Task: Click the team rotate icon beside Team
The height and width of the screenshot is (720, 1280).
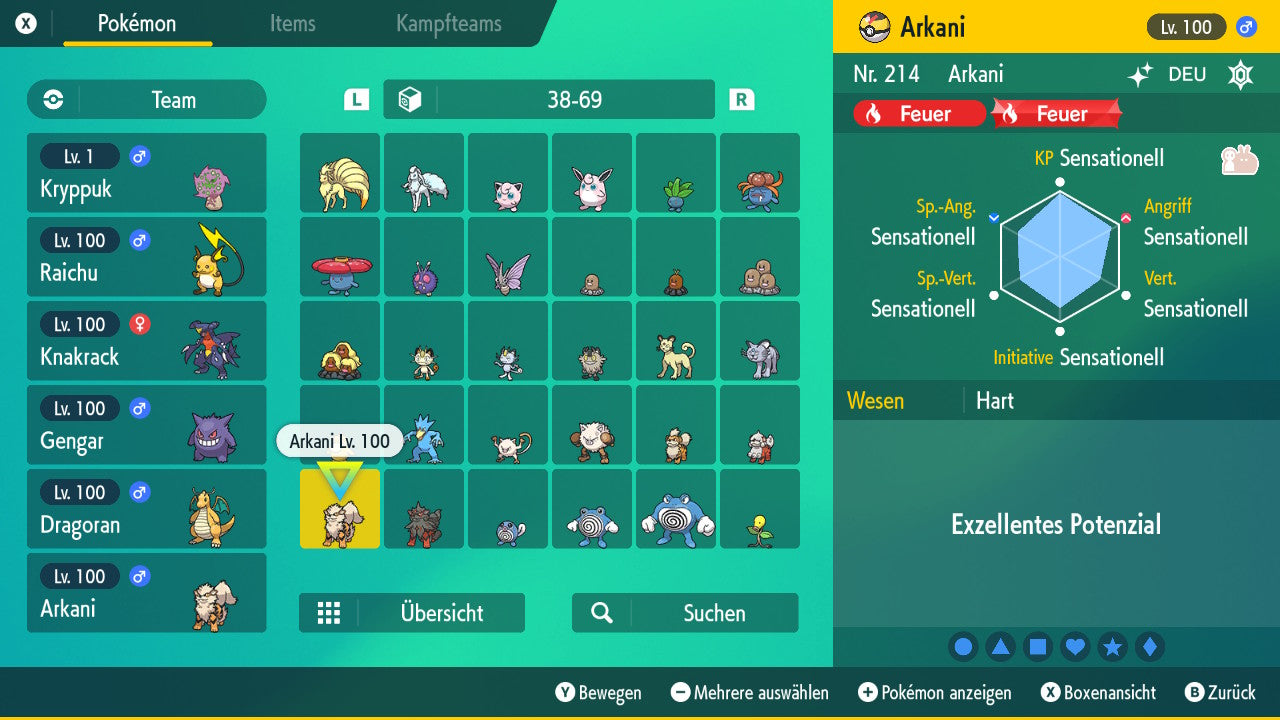Action: pyautogui.click(x=51, y=100)
